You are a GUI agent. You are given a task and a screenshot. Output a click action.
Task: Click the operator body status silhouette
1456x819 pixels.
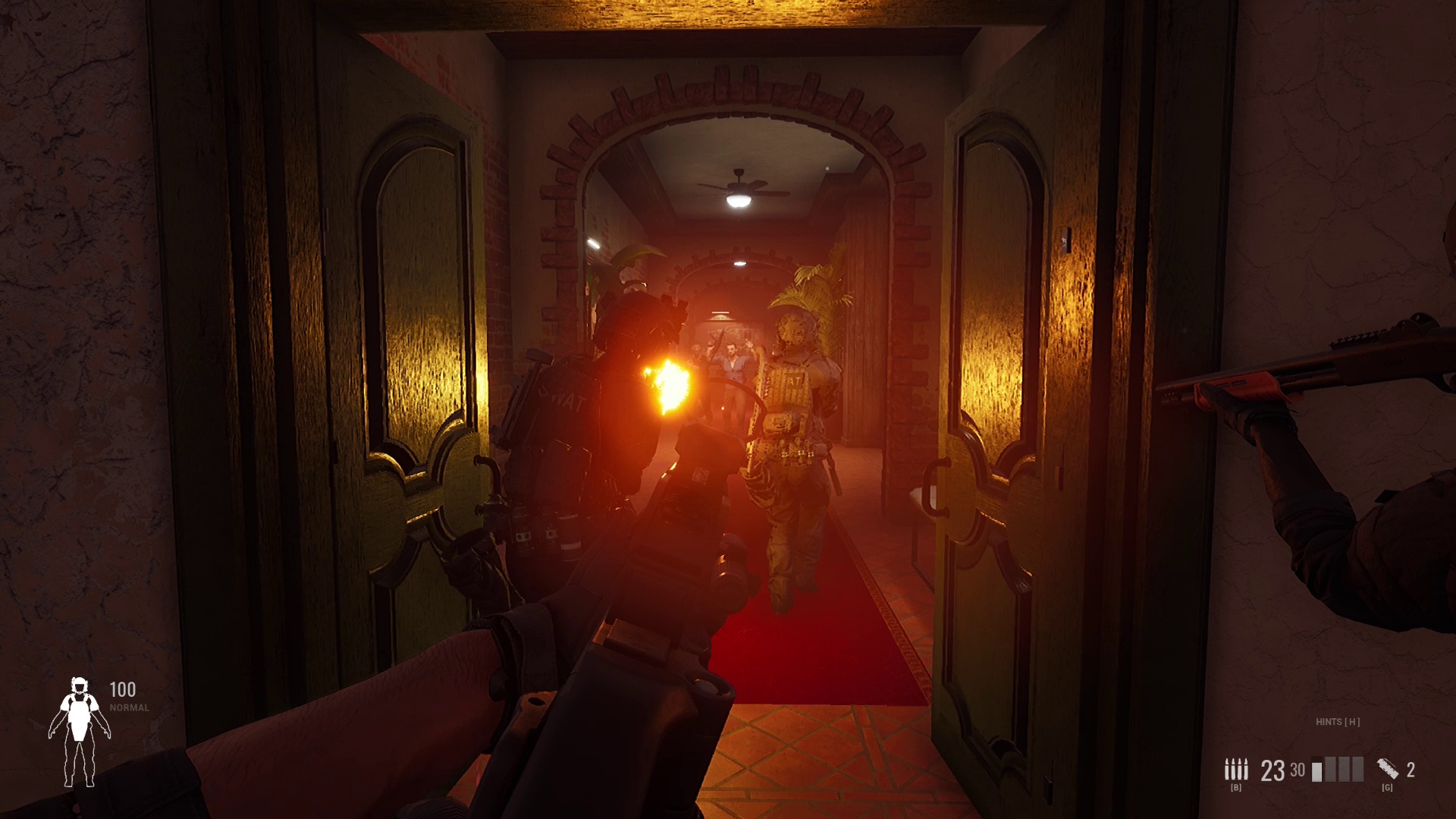(x=79, y=732)
